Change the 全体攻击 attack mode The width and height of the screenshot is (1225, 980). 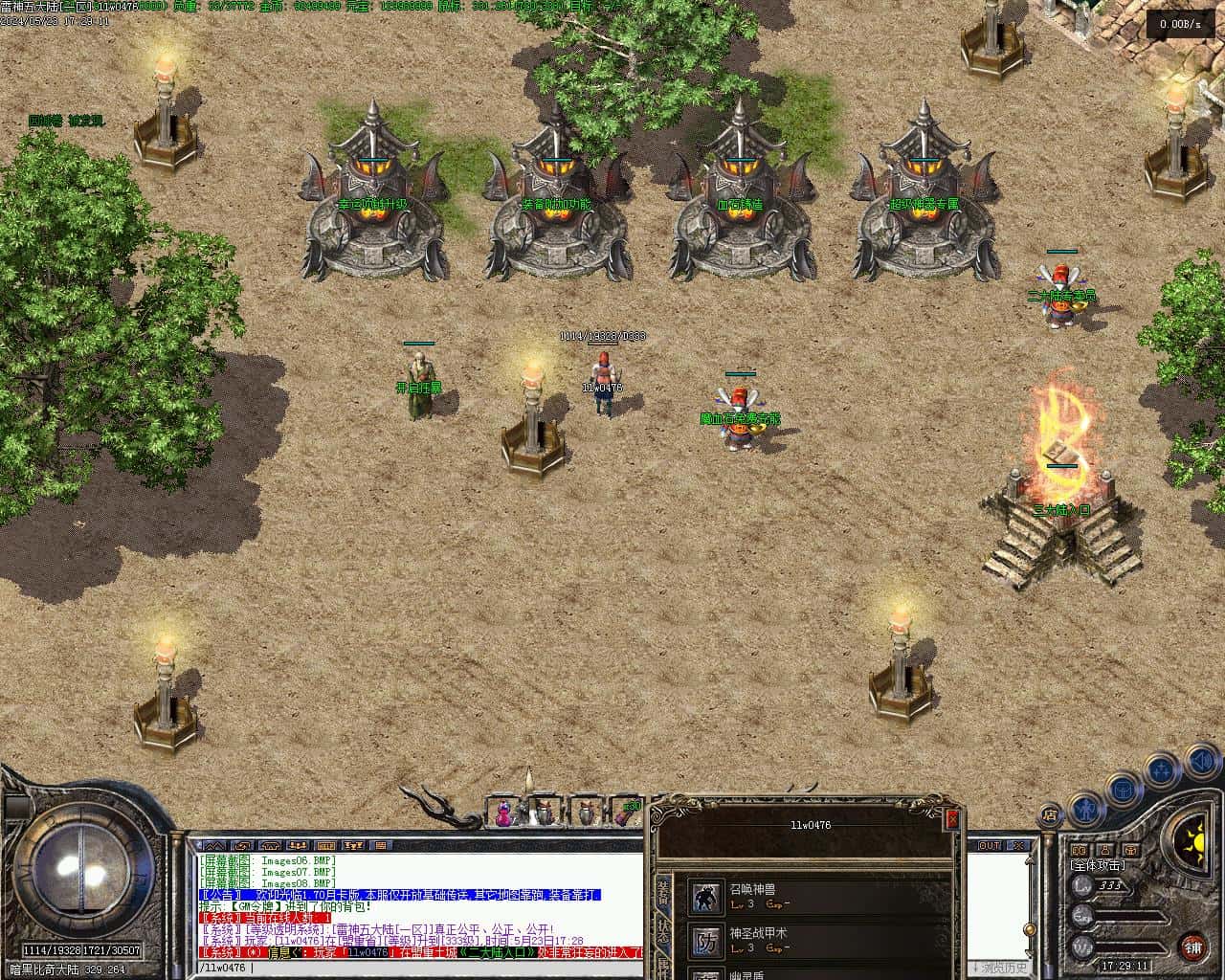1097,865
